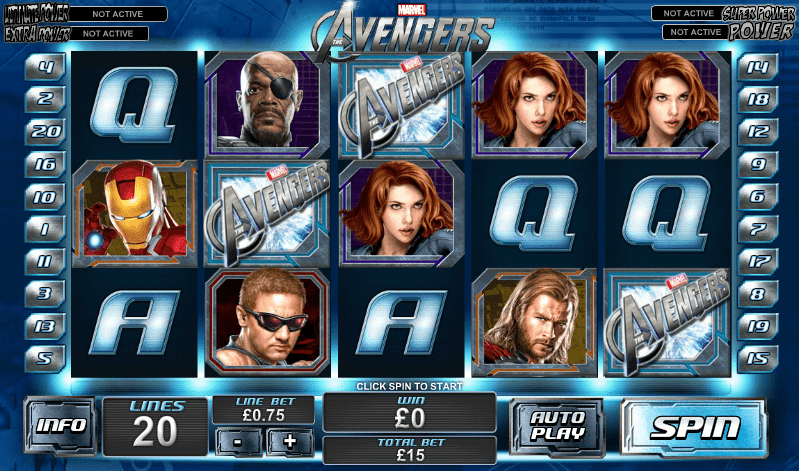Select payline number 5 marker
Viewport: 799px width, 471px height.
[x=45, y=356]
